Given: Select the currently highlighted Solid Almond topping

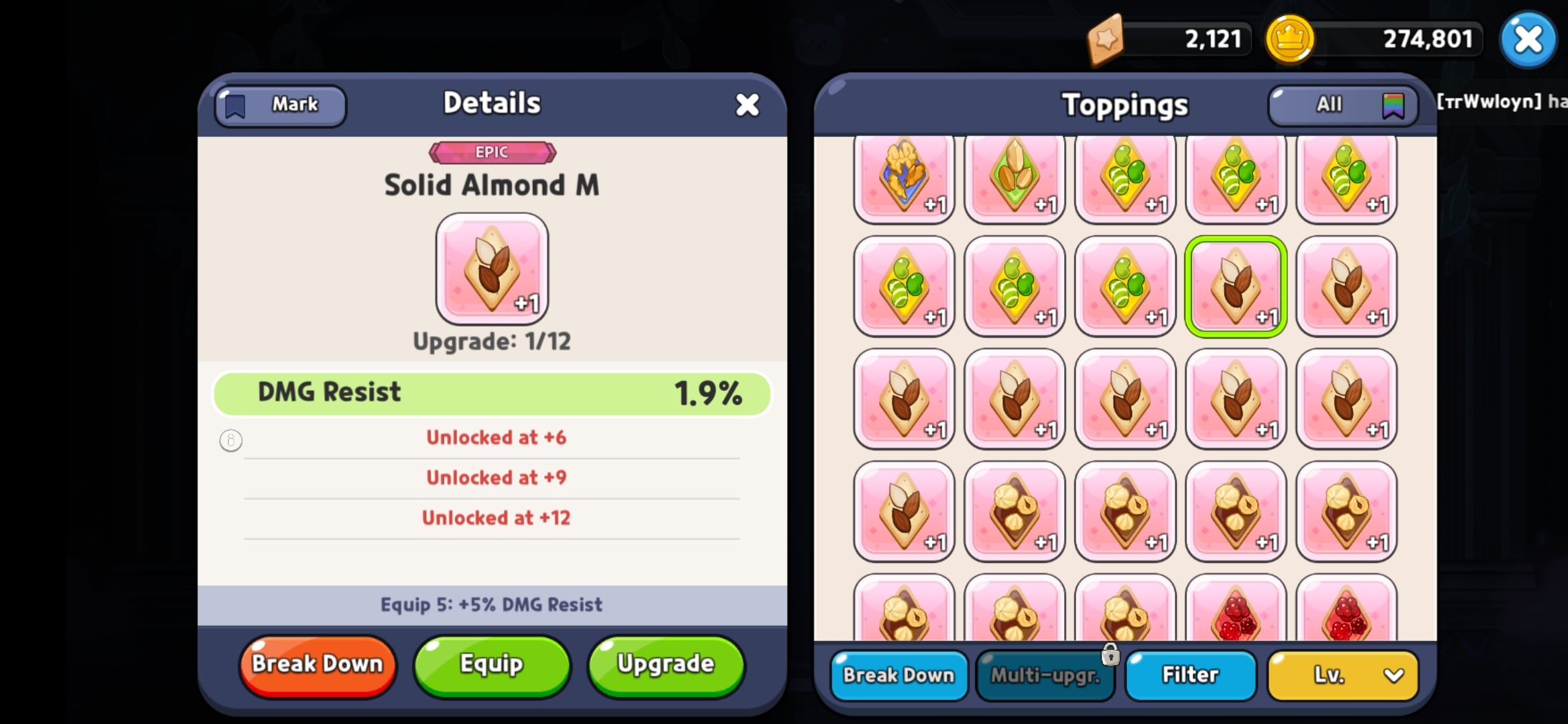Looking at the screenshot, I should pos(1236,287).
